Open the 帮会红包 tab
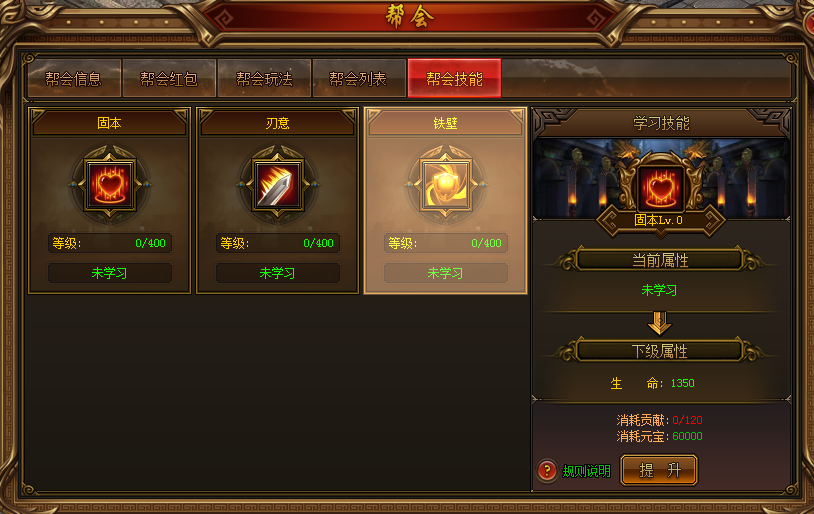The width and height of the screenshot is (814, 514). [x=169, y=78]
